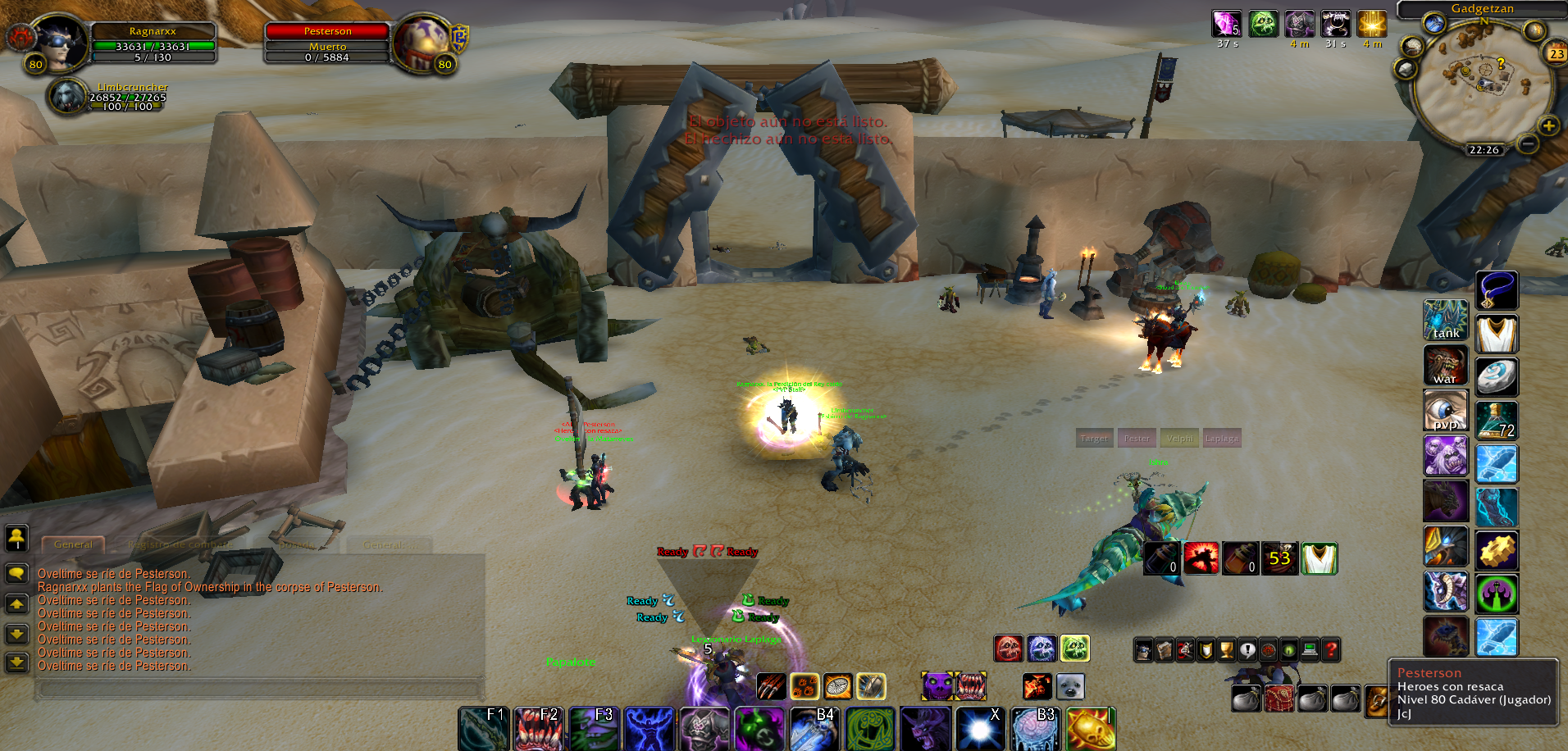Open the calendar showing day 23
The width and height of the screenshot is (1568, 751).
click(1556, 54)
